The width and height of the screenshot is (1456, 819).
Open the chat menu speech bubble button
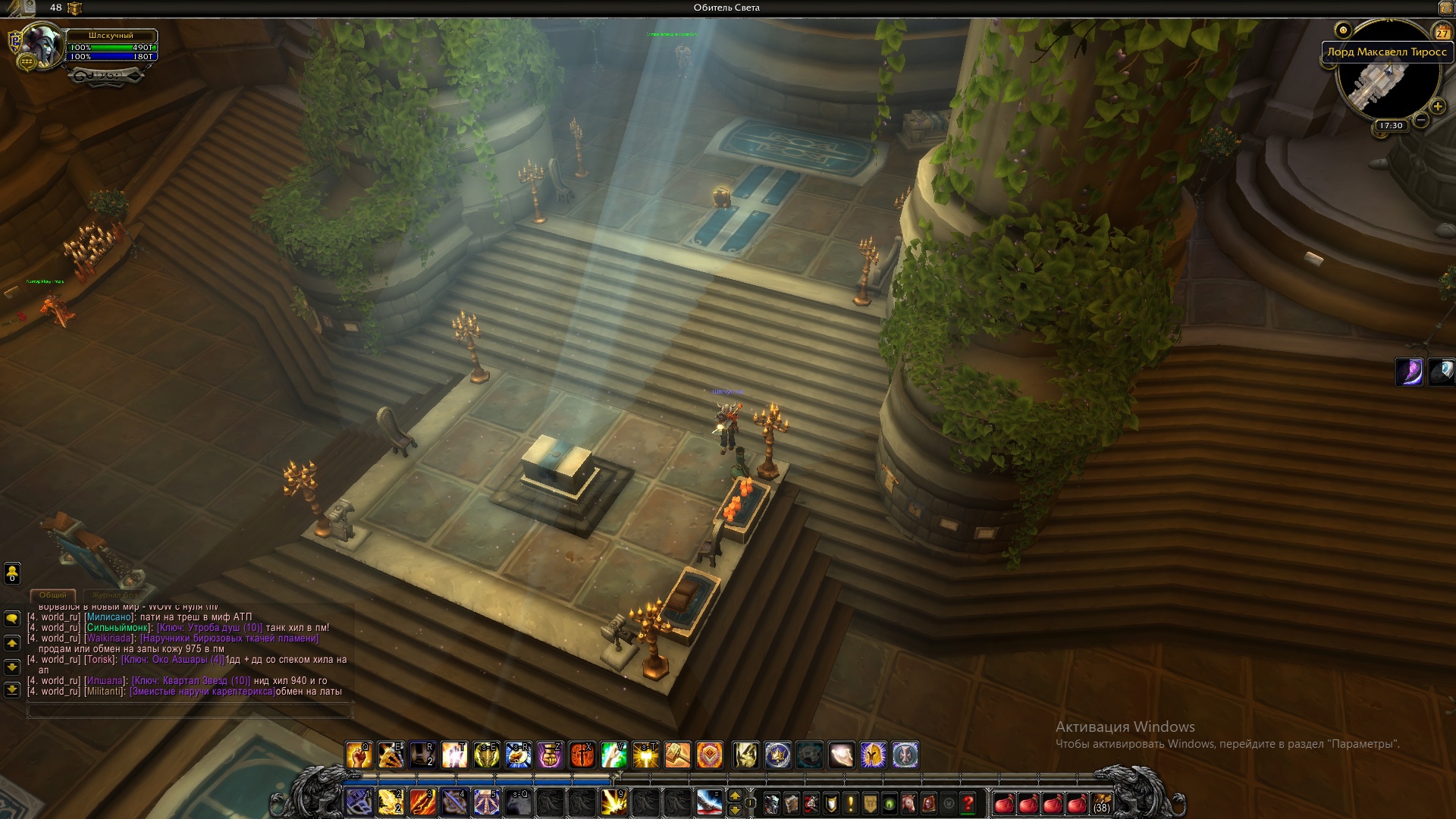[x=12, y=618]
